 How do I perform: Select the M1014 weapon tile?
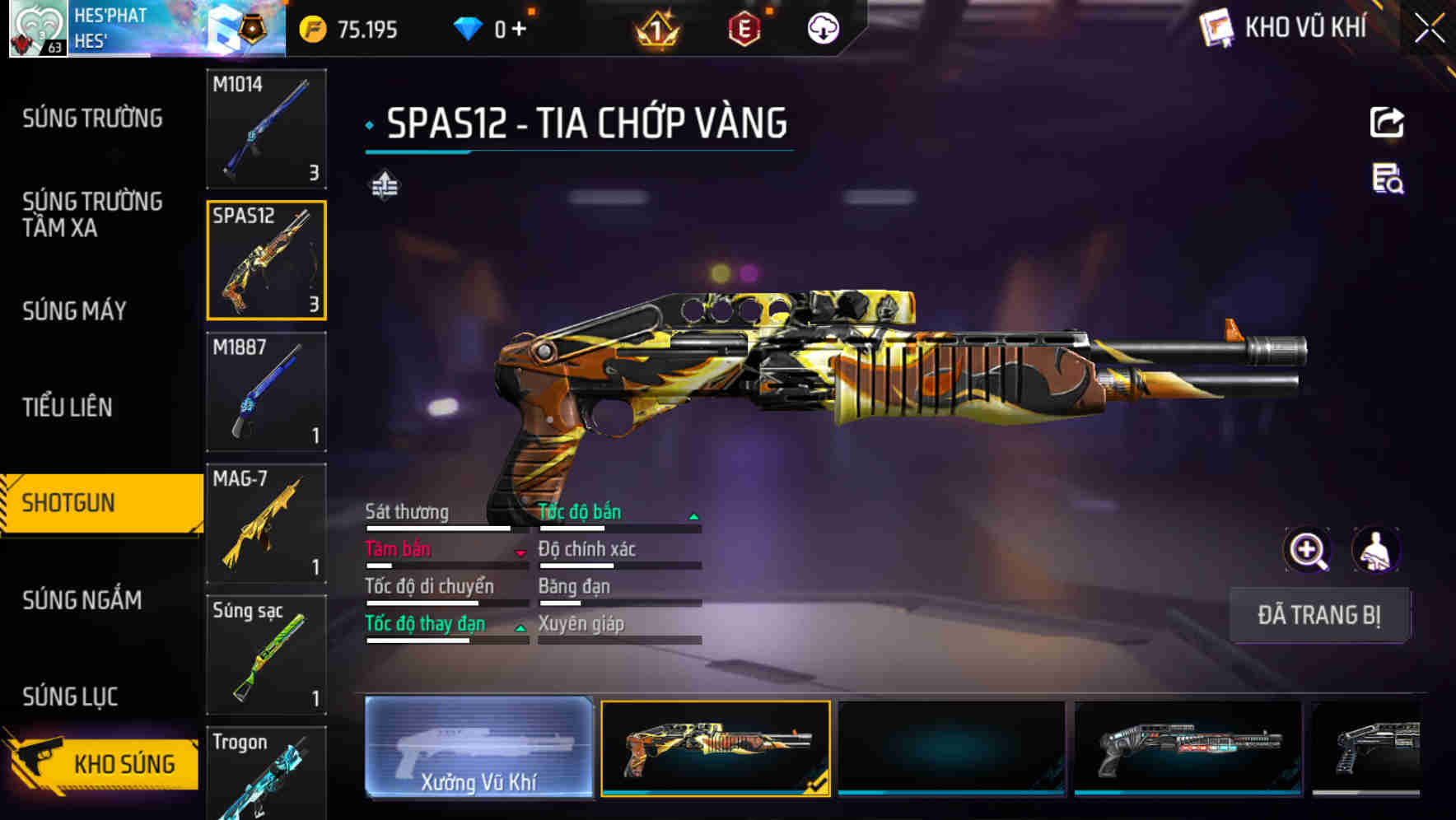pyautogui.click(x=266, y=128)
